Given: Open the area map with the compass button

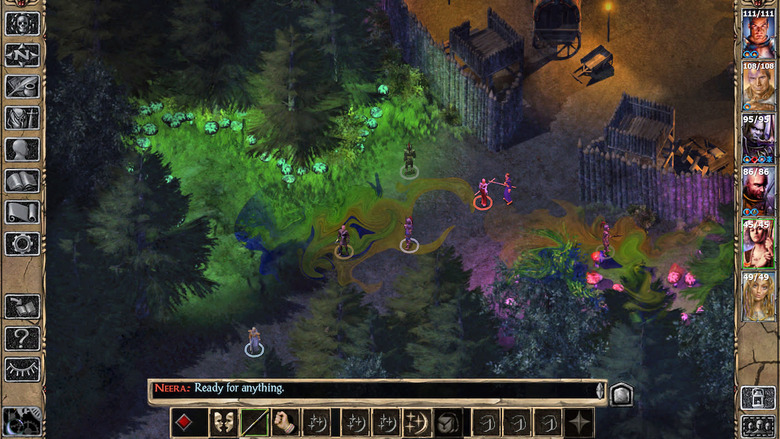Looking at the screenshot, I should tap(22, 54).
